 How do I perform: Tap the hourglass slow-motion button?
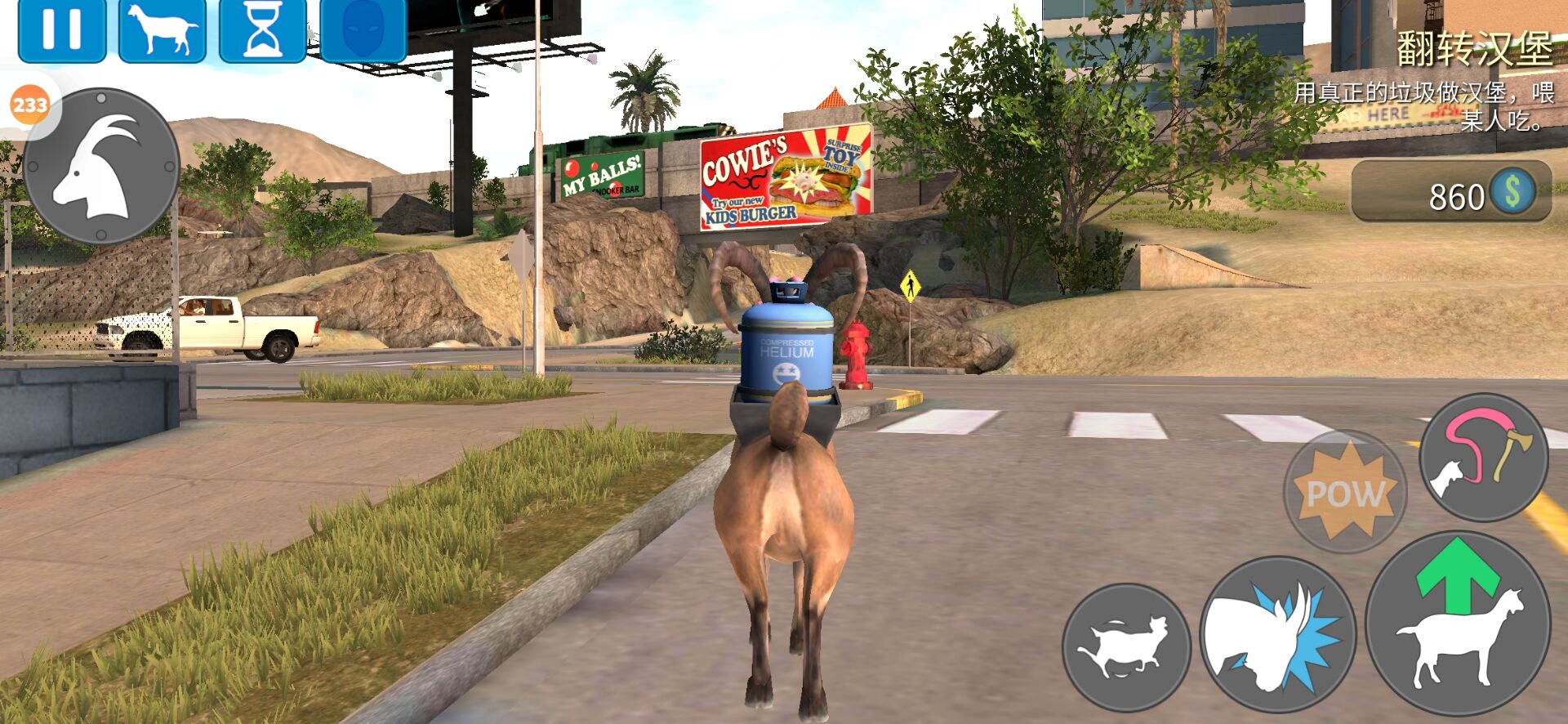pyautogui.click(x=263, y=30)
